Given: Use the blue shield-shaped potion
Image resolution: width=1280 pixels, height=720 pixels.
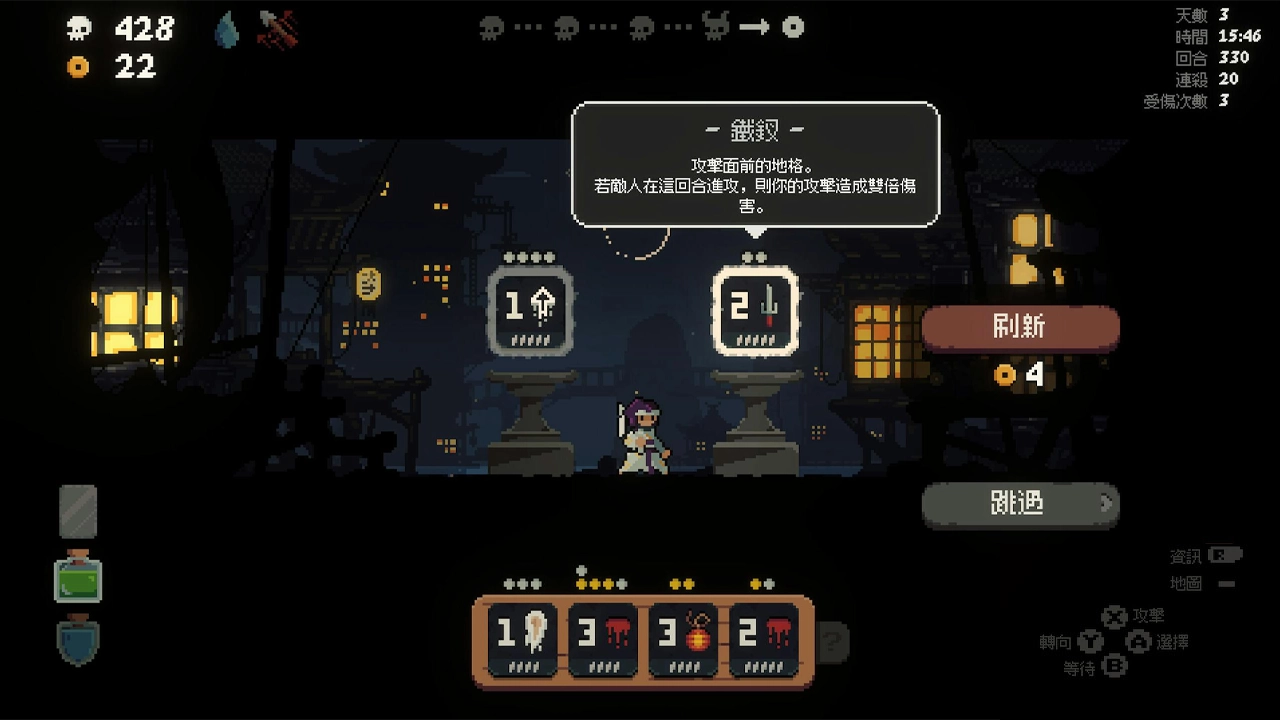Looking at the screenshot, I should tap(78, 642).
